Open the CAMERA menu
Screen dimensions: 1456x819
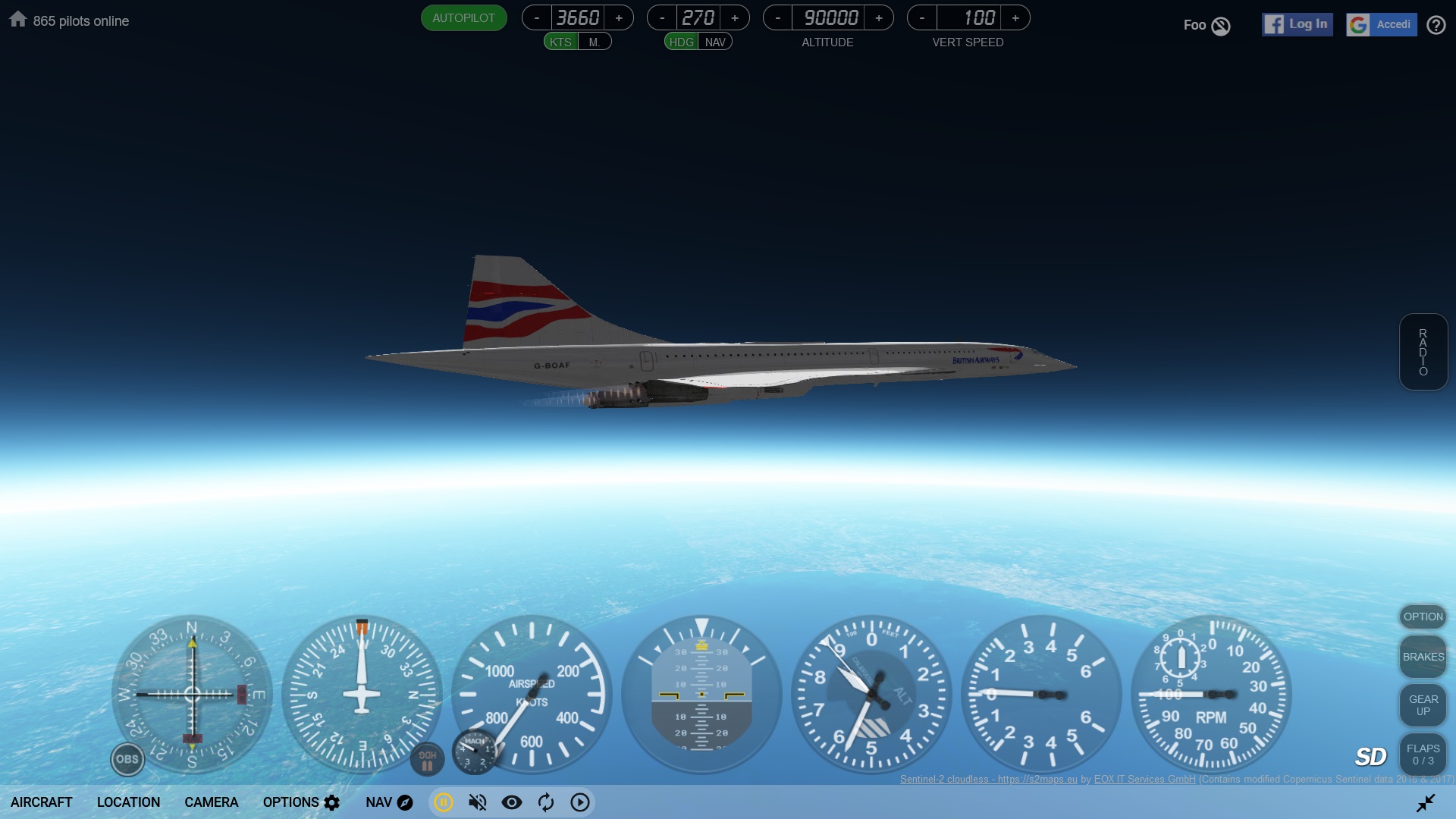[211, 802]
